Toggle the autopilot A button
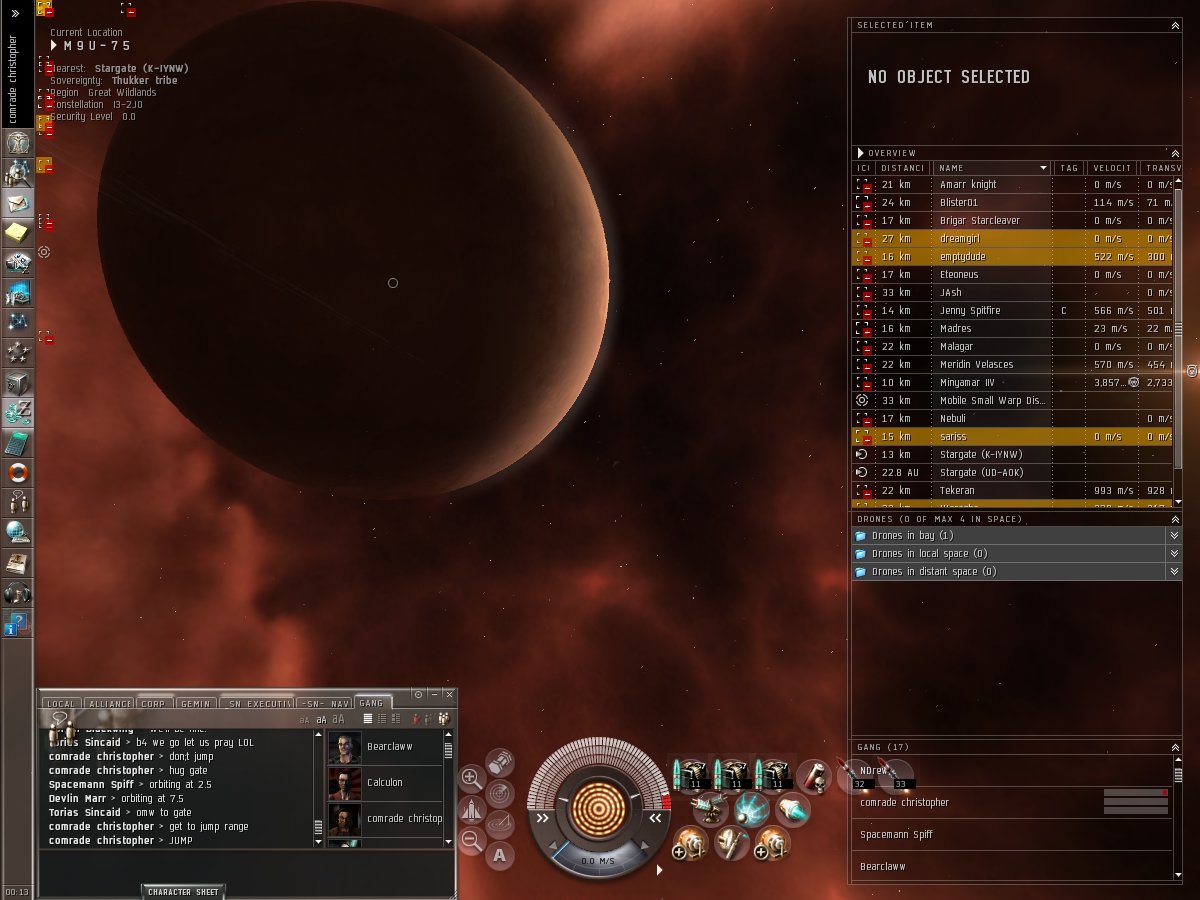 pos(500,855)
